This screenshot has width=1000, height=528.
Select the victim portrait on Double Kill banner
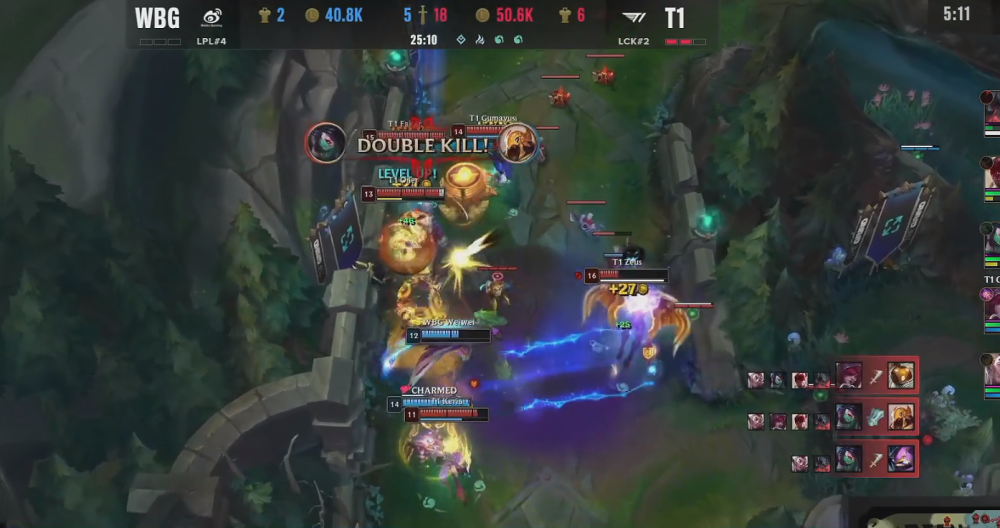tap(519, 144)
